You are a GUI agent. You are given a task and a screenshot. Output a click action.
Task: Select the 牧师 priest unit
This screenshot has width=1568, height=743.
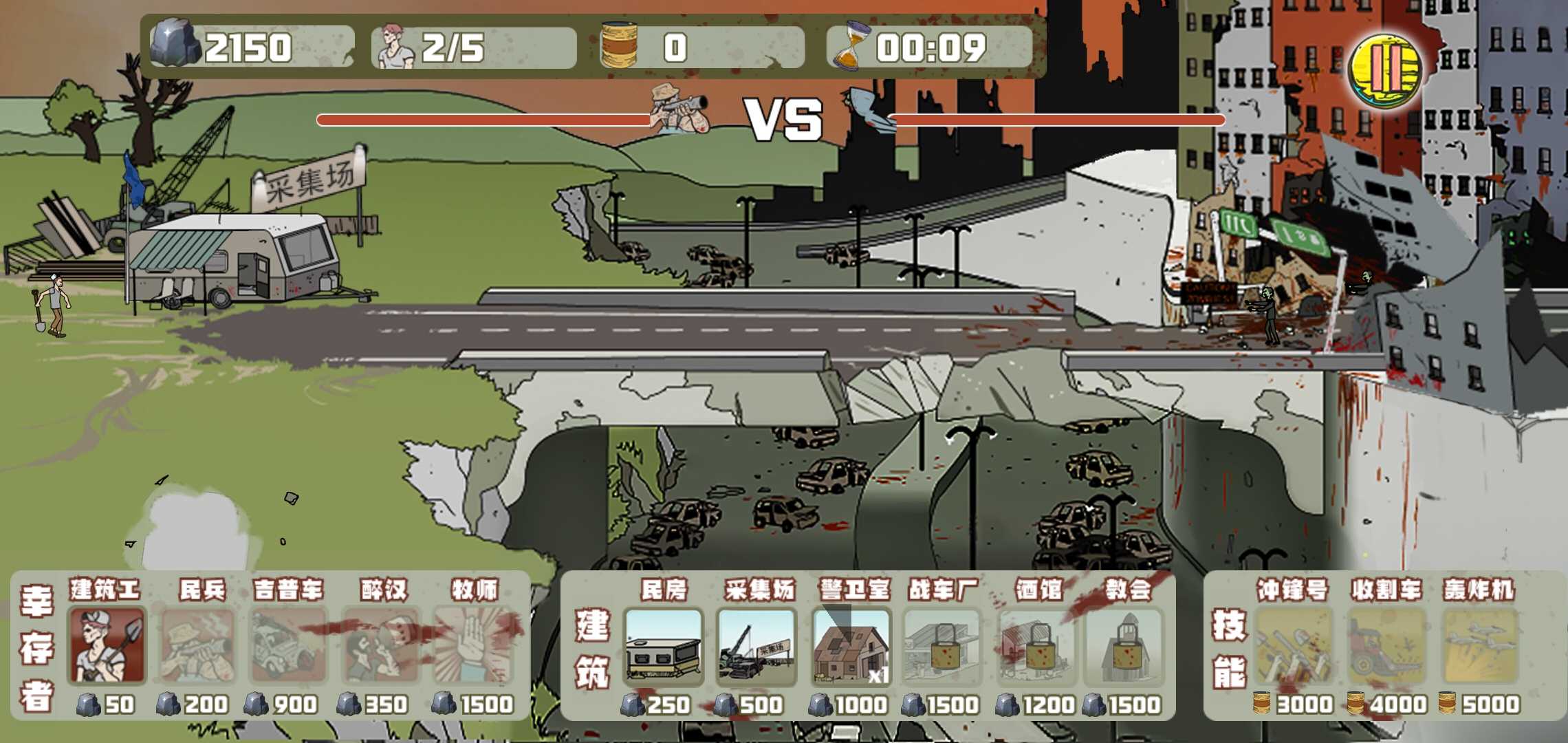pyautogui.click(x=474, y=645)
